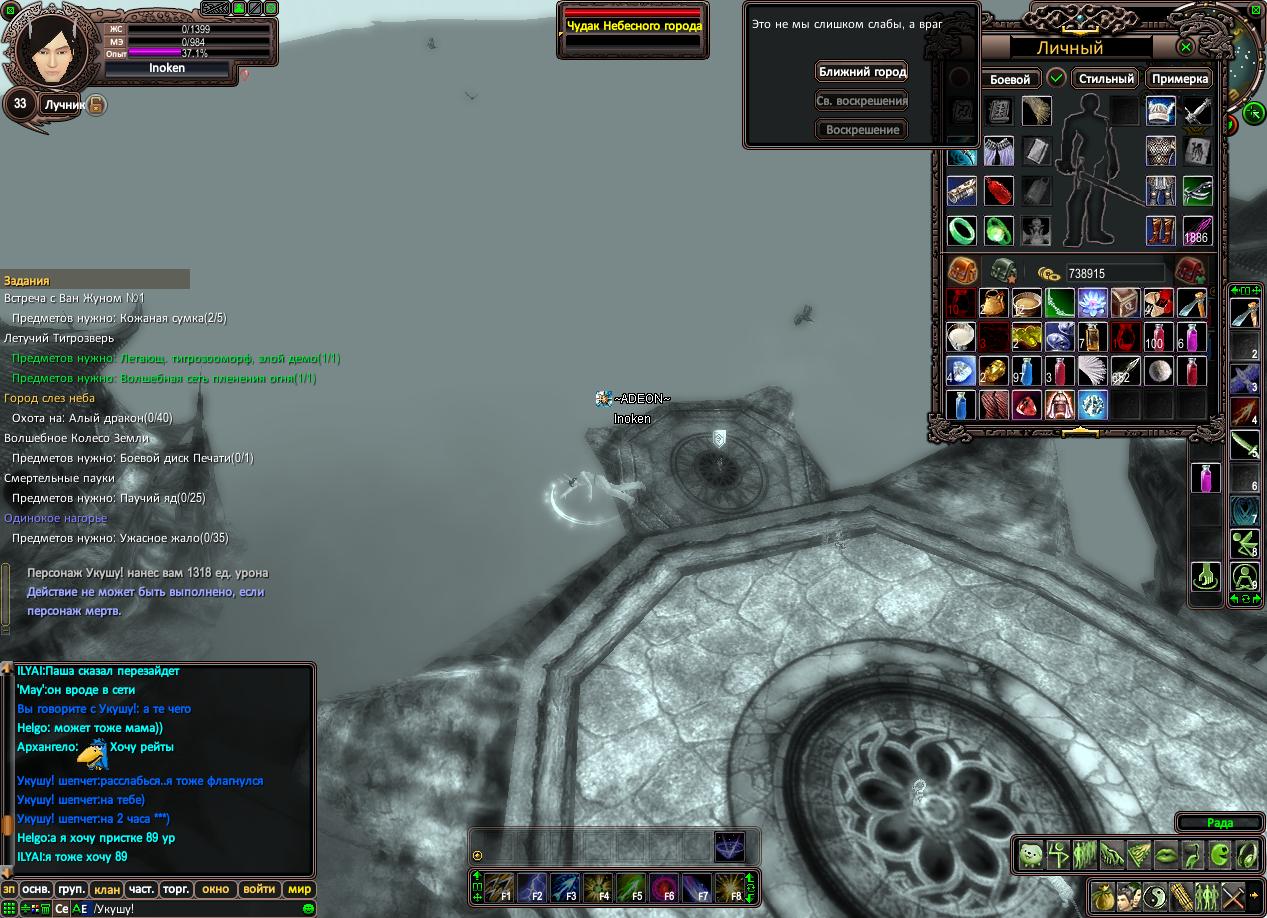Select the wooden treasure chest inventory item
Viewport: 1267px width, 918px height.
(x=1126, y=303)
